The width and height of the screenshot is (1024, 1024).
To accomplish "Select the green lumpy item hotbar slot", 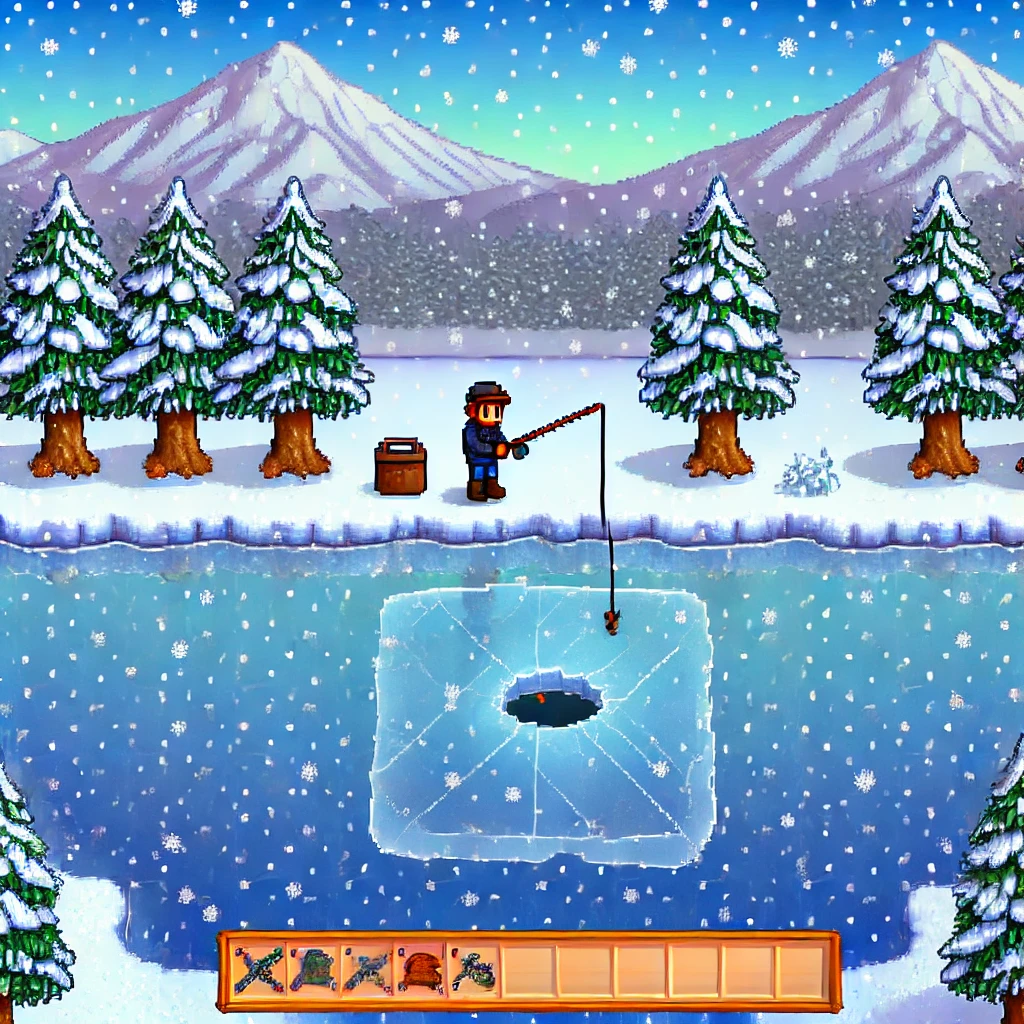I will (x=313, y=971).
